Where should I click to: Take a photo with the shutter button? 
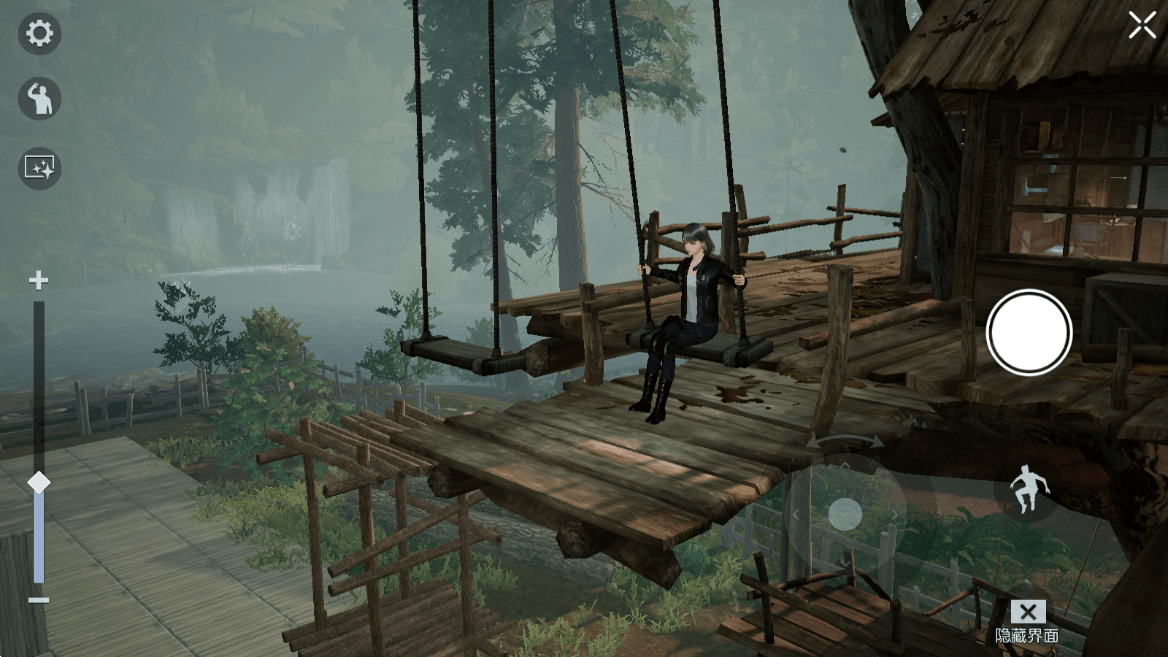1029,333
